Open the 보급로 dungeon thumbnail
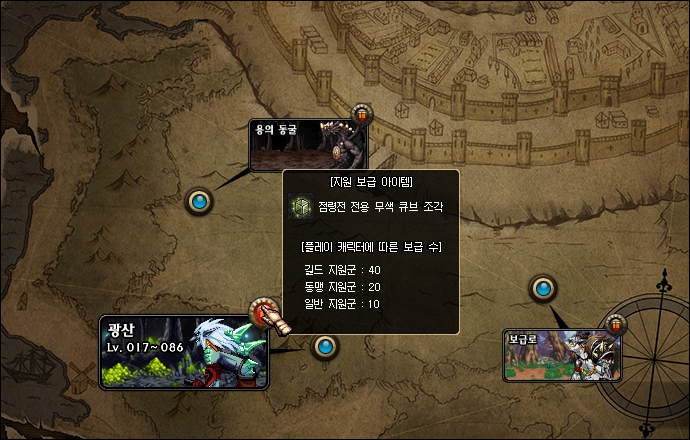This screenshot has width=690, height=440. coord(561,356)
